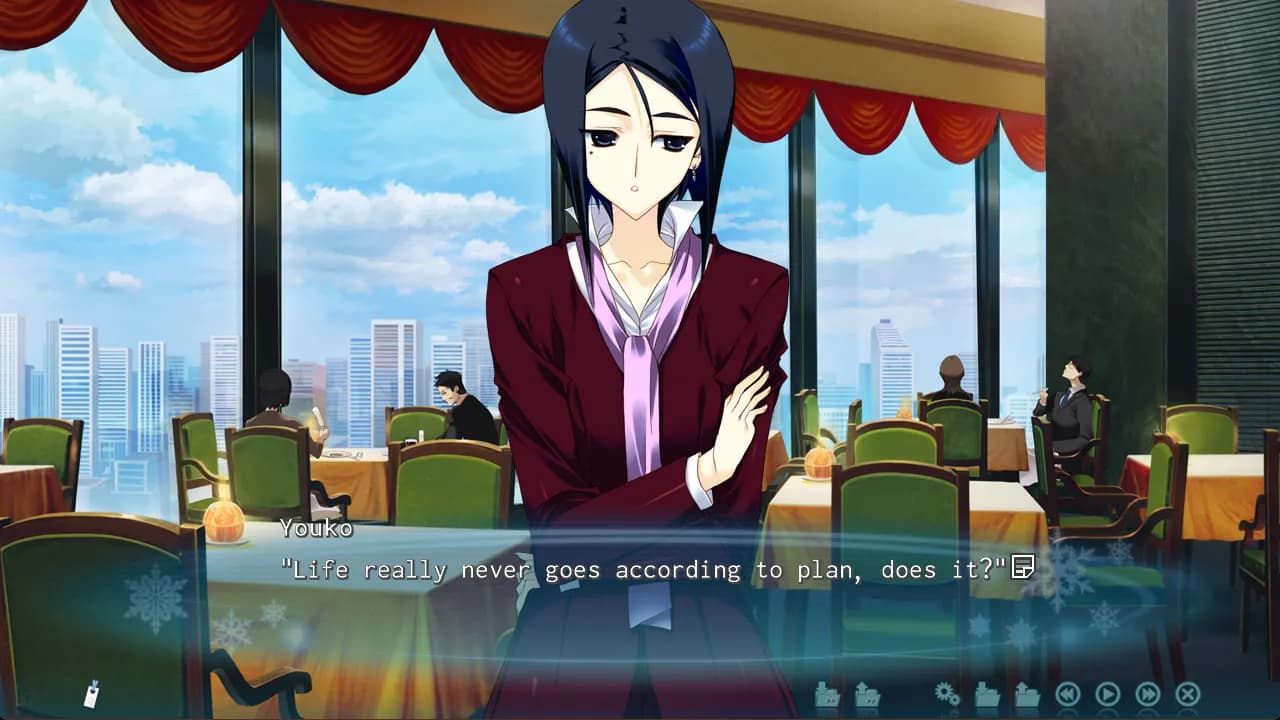Toggle auto-play with the circled play button
Screen dimensions: 1280x720
(1109, 694)
